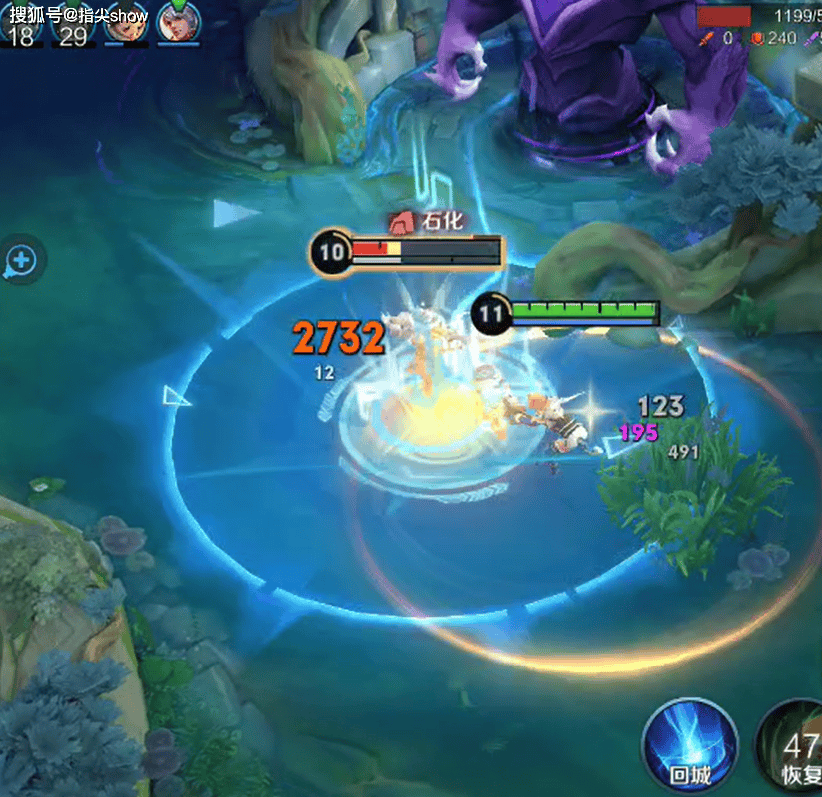The height and width of the screenshot is (797, 822).
Task: Tap the 恢复 restore skill on cooldown
Action: click(x=795, y=748)
